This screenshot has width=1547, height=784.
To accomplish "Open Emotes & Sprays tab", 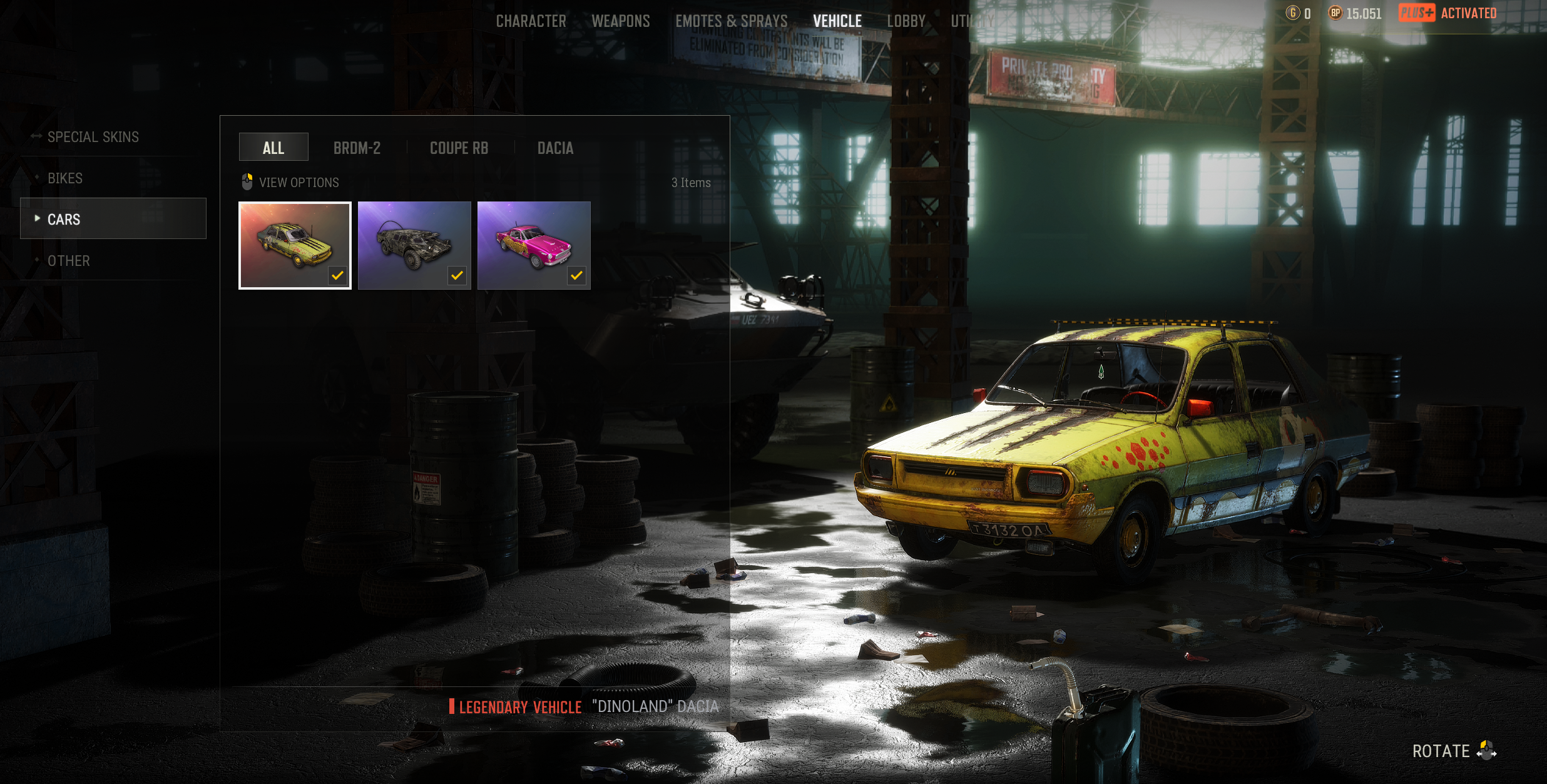I will [x=731, y=21].
